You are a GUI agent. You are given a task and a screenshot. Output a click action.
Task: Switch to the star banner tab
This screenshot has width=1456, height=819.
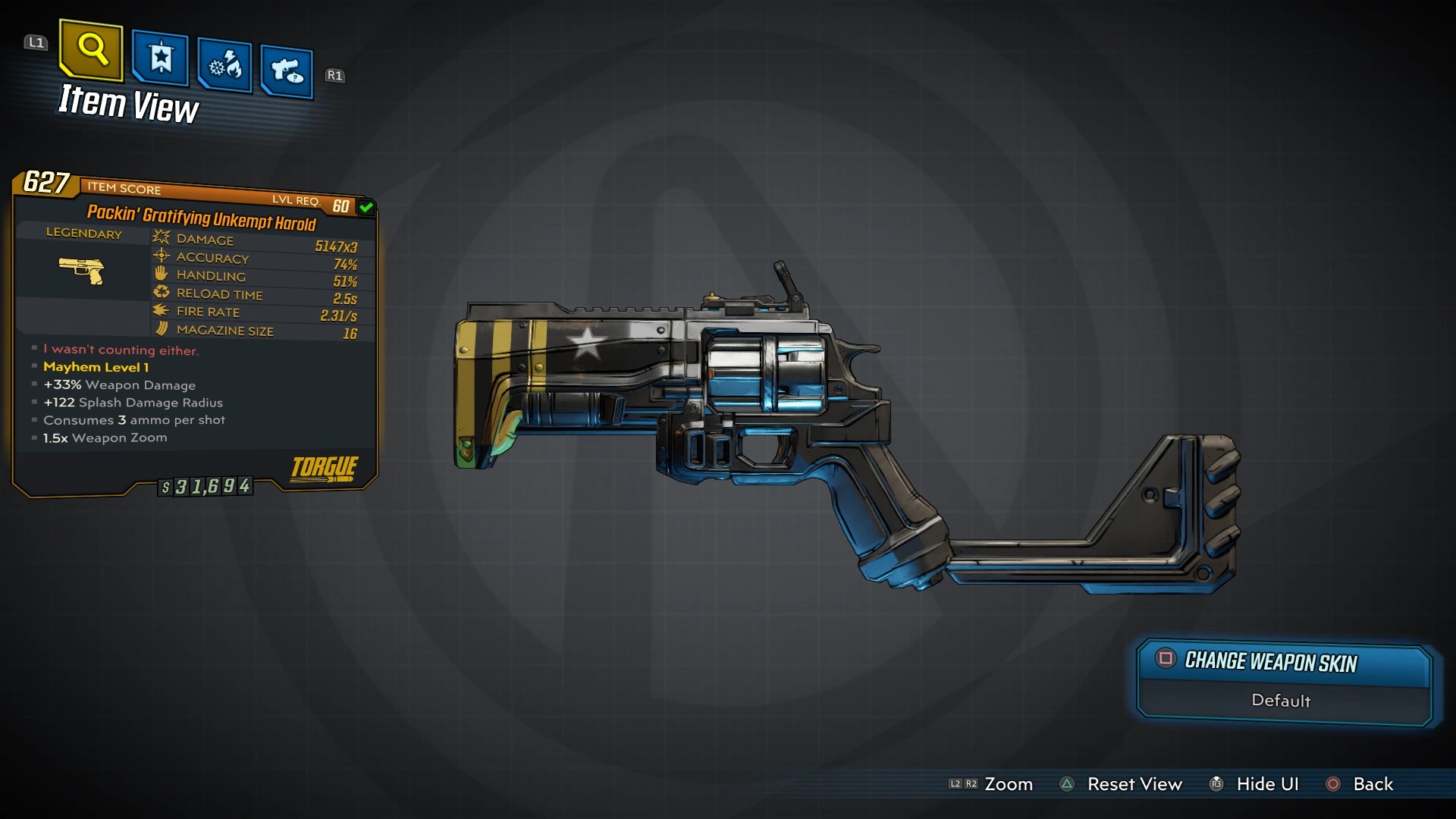[x=160, y=58]
